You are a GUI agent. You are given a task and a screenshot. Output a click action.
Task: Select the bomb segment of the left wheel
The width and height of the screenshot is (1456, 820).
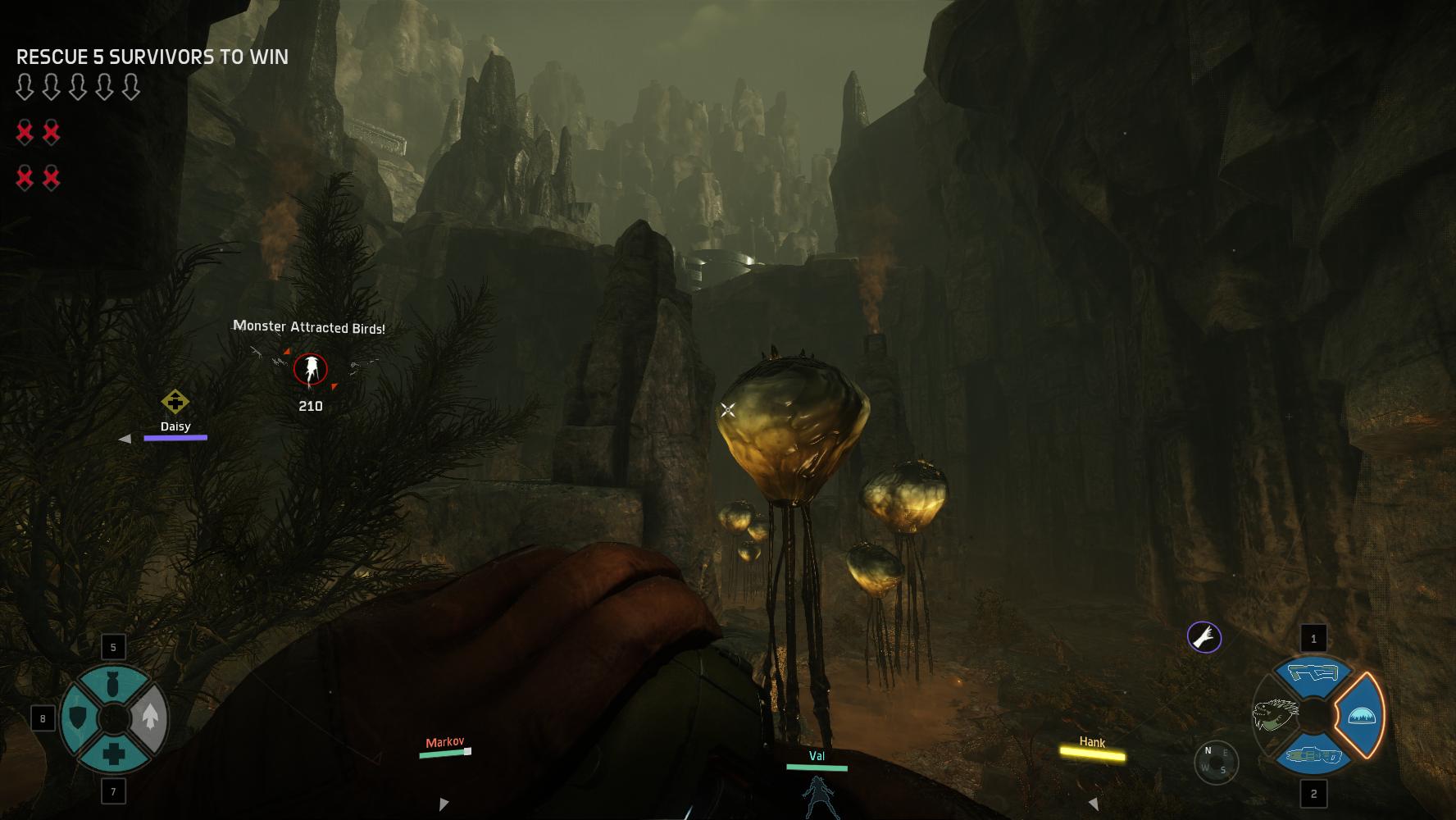click(113, 684)
